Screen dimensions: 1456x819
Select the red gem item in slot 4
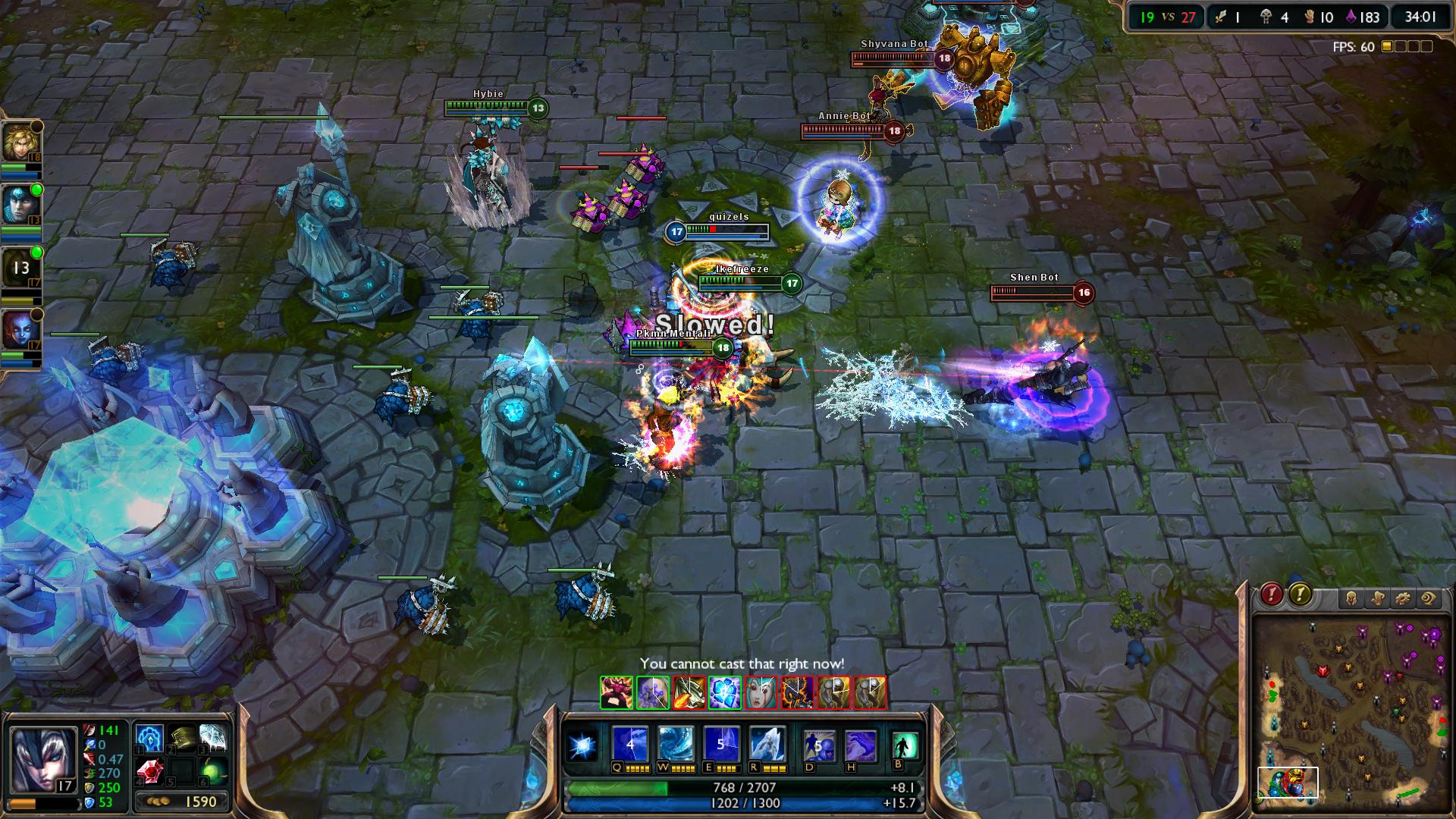149,771
